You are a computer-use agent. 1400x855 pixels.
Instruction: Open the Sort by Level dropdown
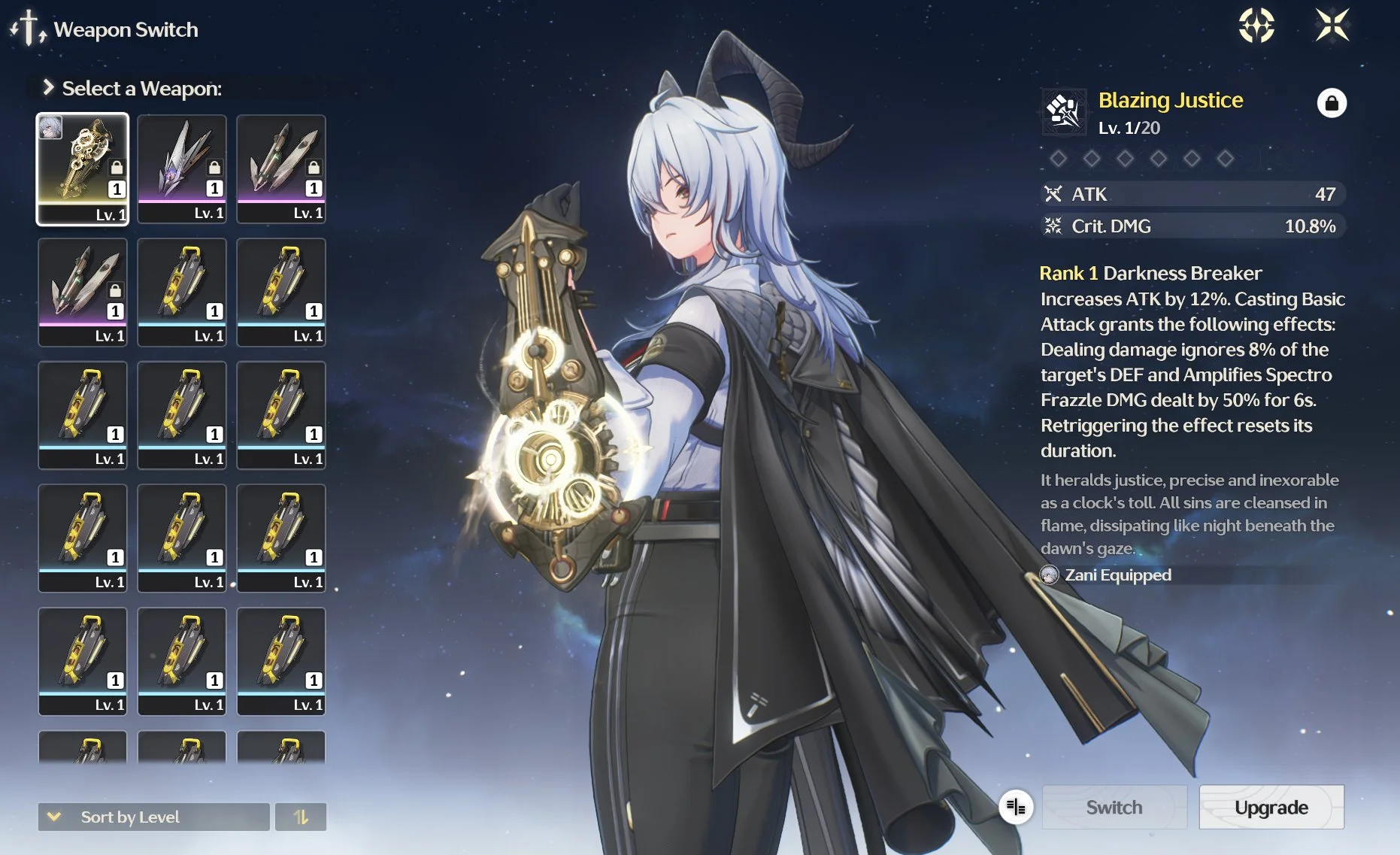click(153, 817)
